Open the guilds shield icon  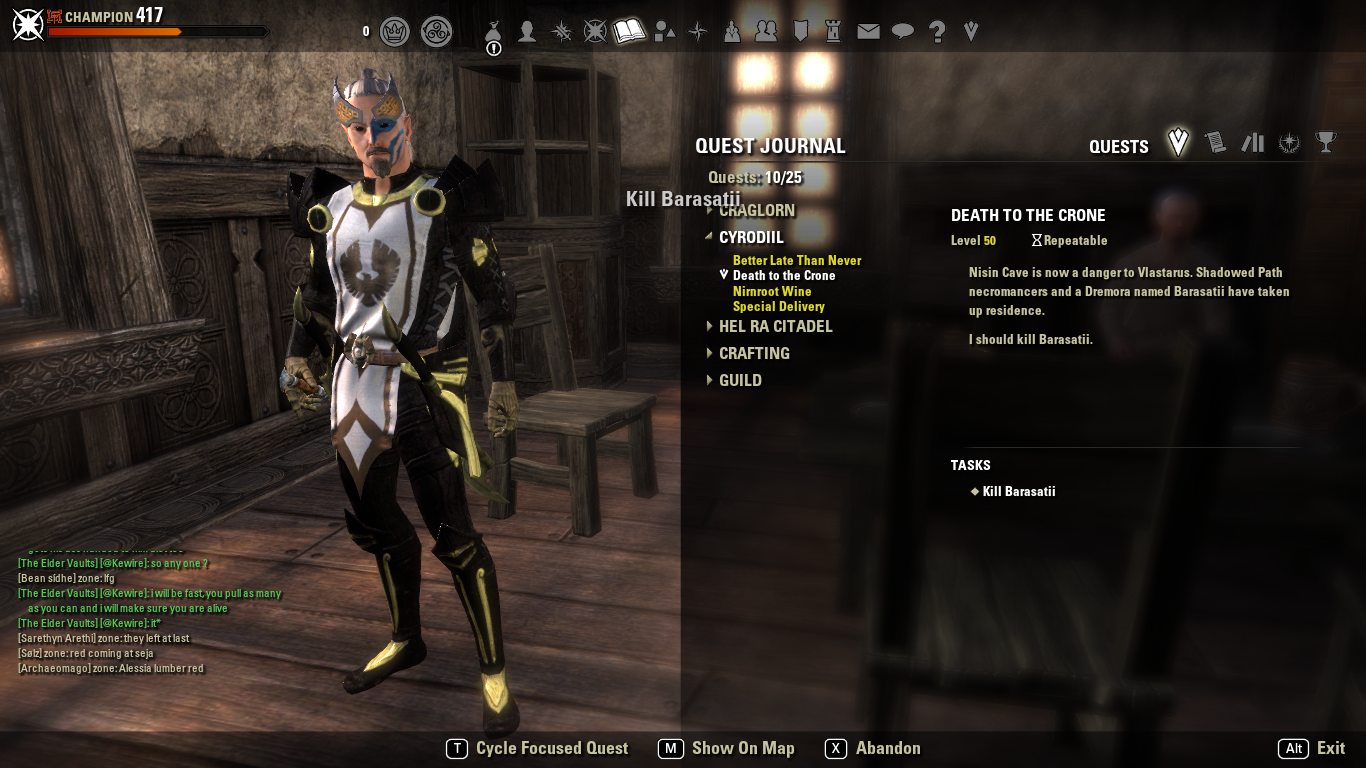tap(800, 31)
